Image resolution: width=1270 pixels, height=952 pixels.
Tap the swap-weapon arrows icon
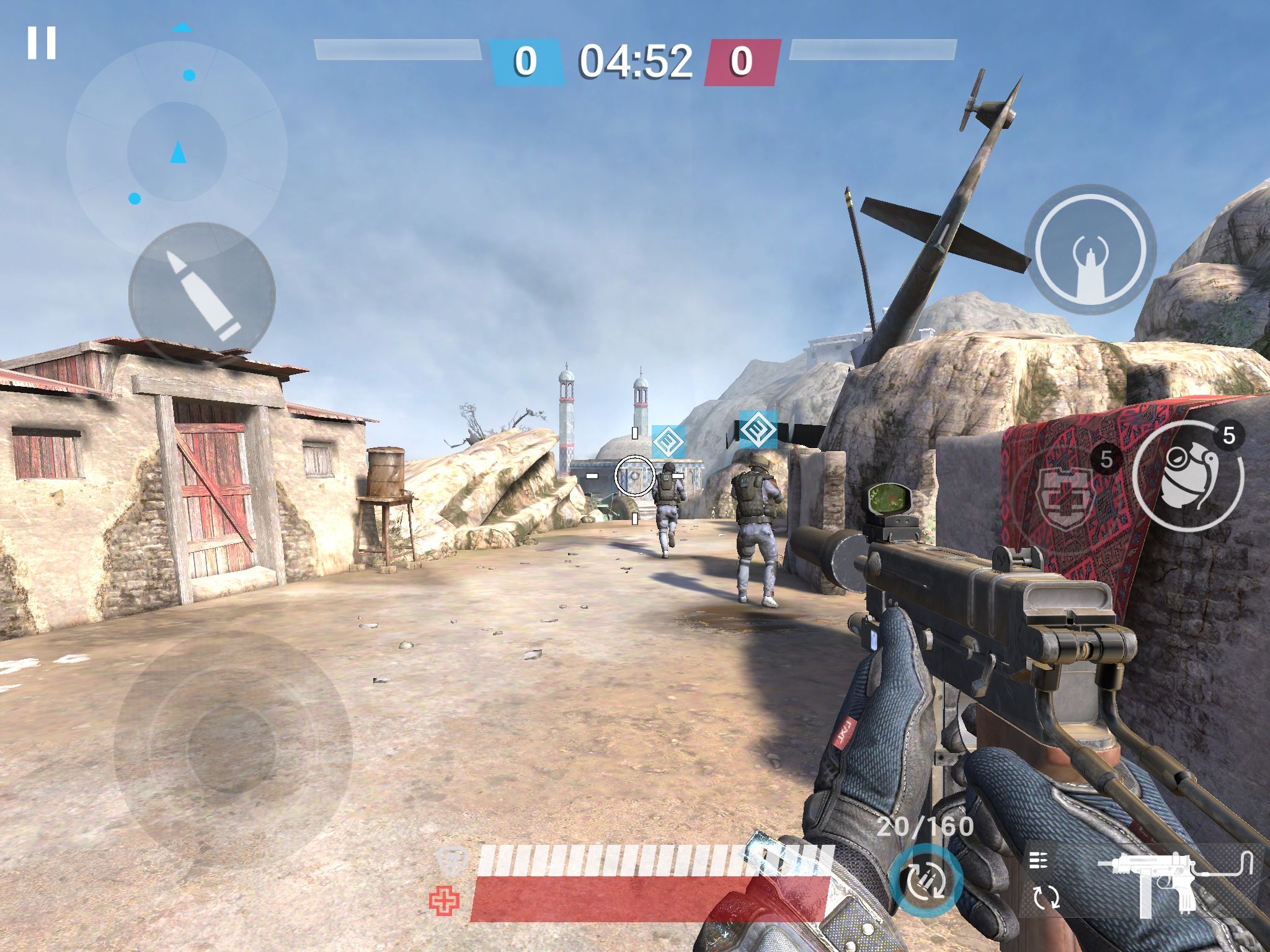pos(1046,897)
